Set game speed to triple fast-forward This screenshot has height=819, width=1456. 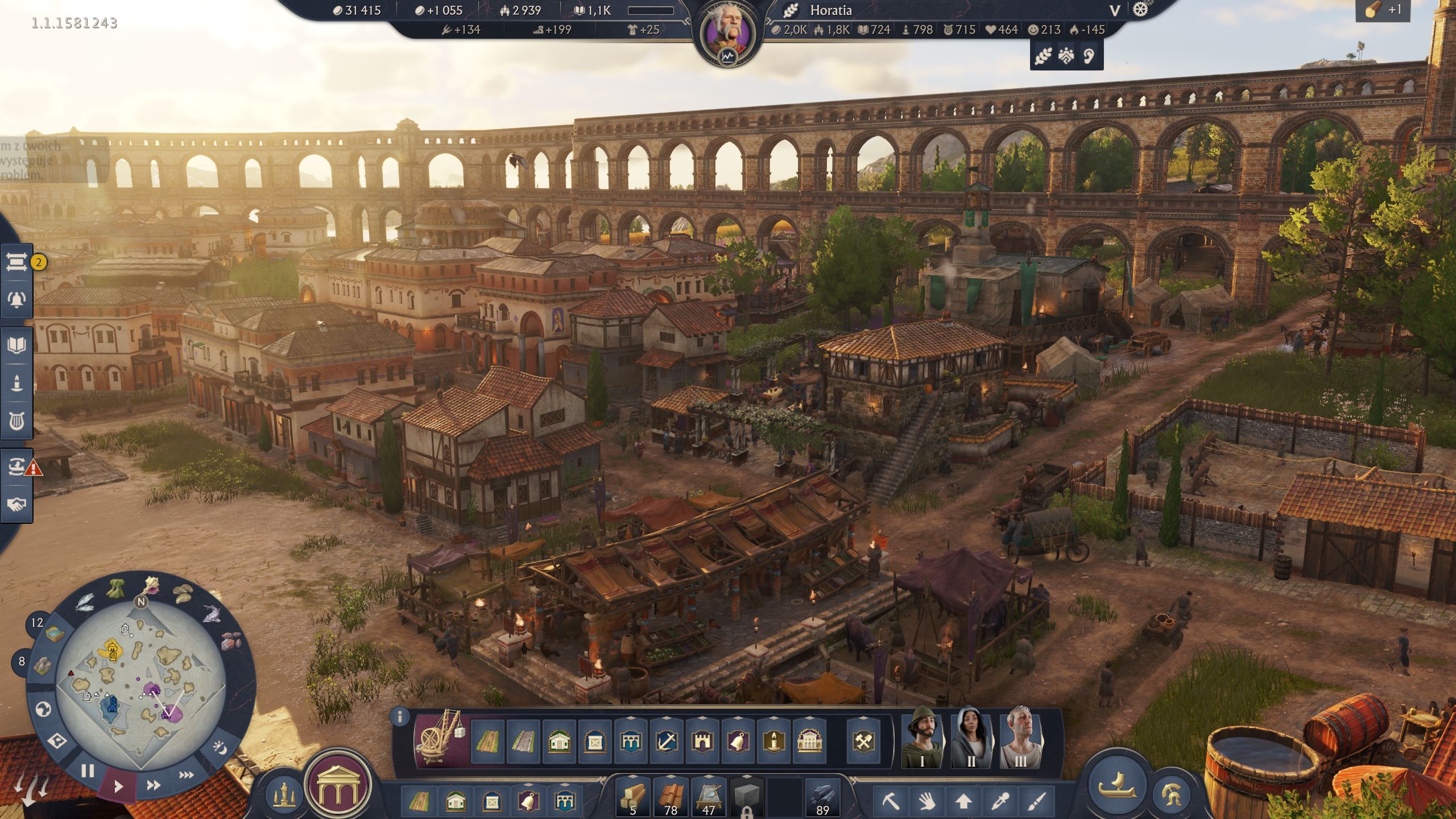click(187, 775)
